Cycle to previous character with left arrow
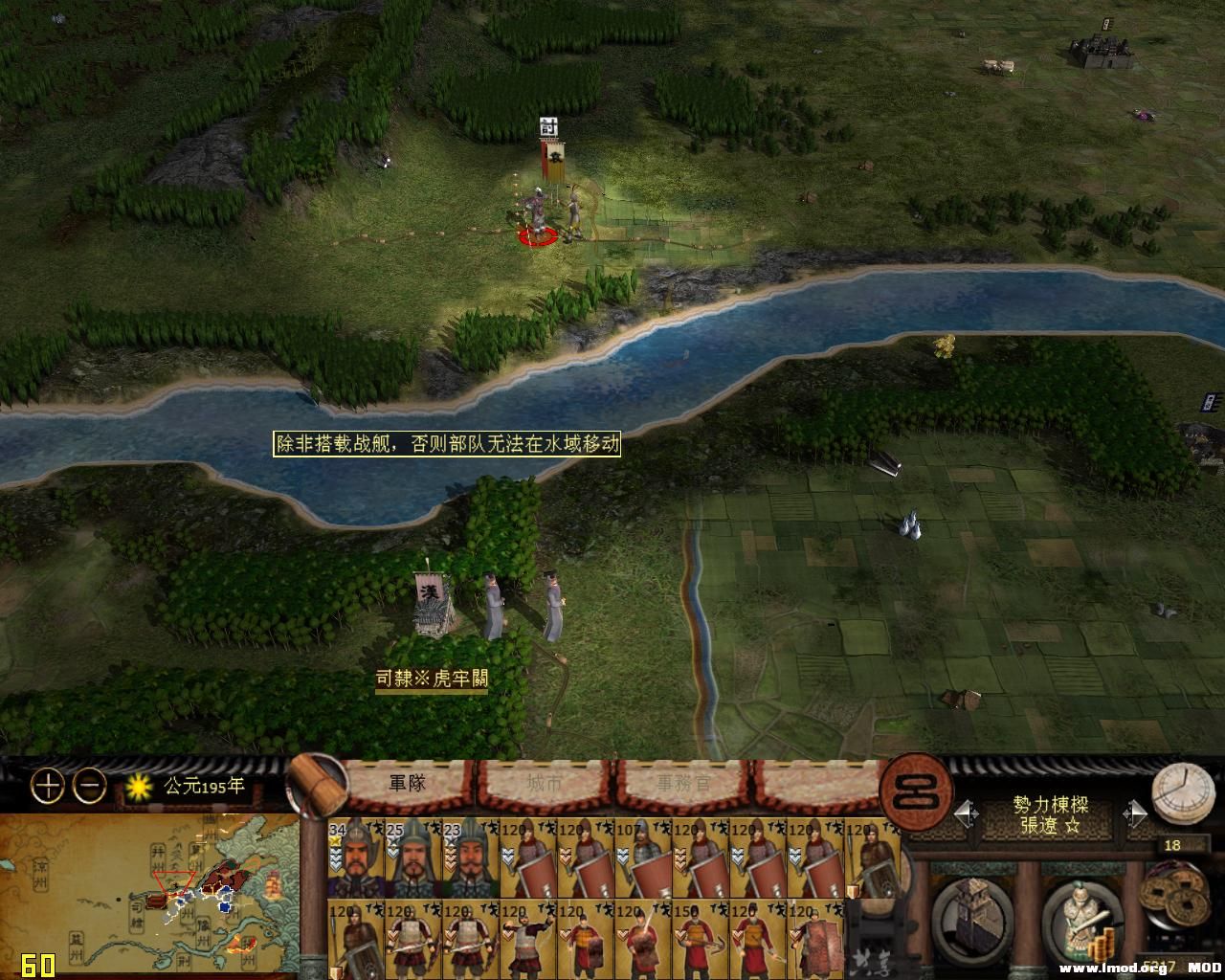1225x980 pixels. 966,813
